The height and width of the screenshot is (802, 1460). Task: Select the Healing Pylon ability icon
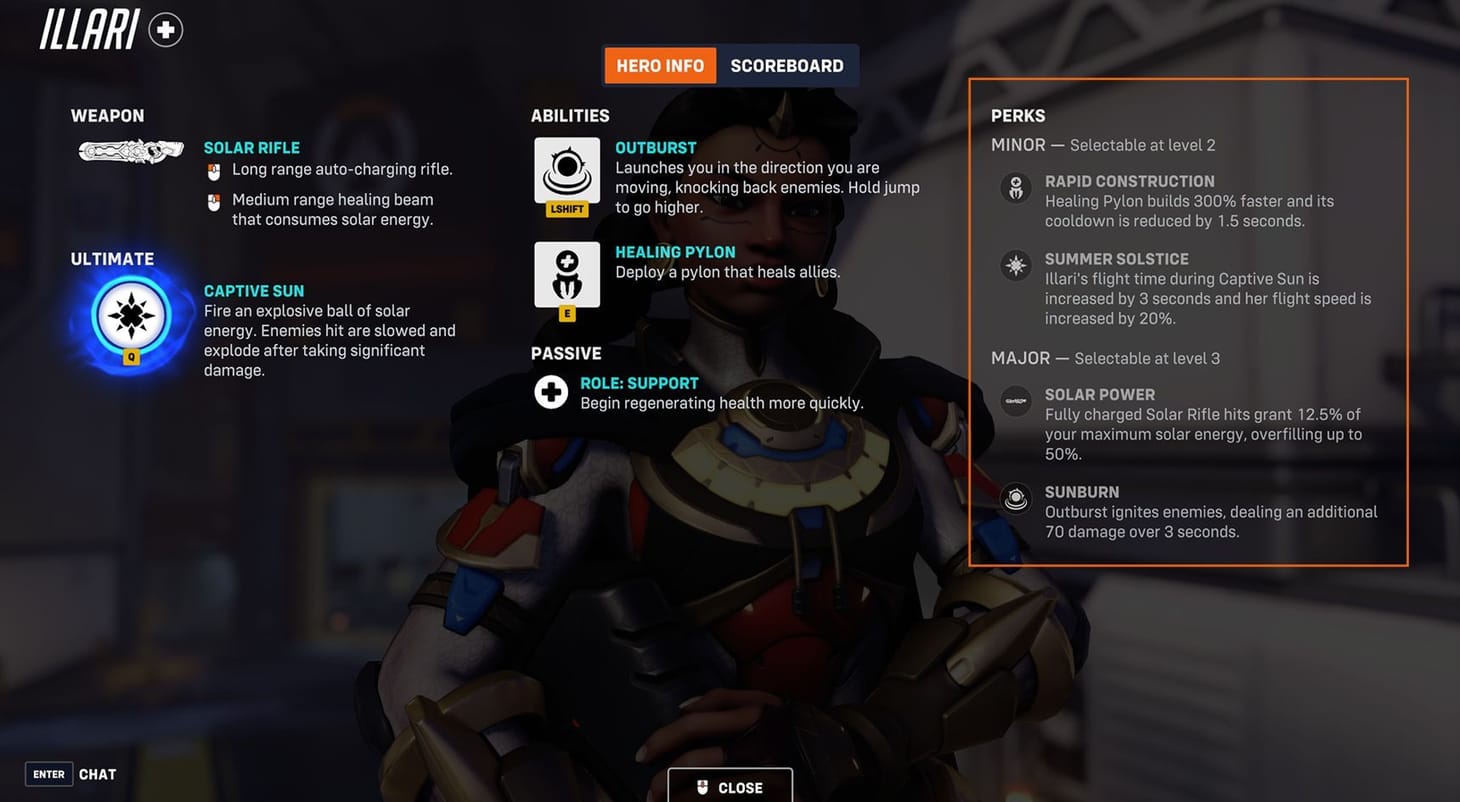pos(566,274)
